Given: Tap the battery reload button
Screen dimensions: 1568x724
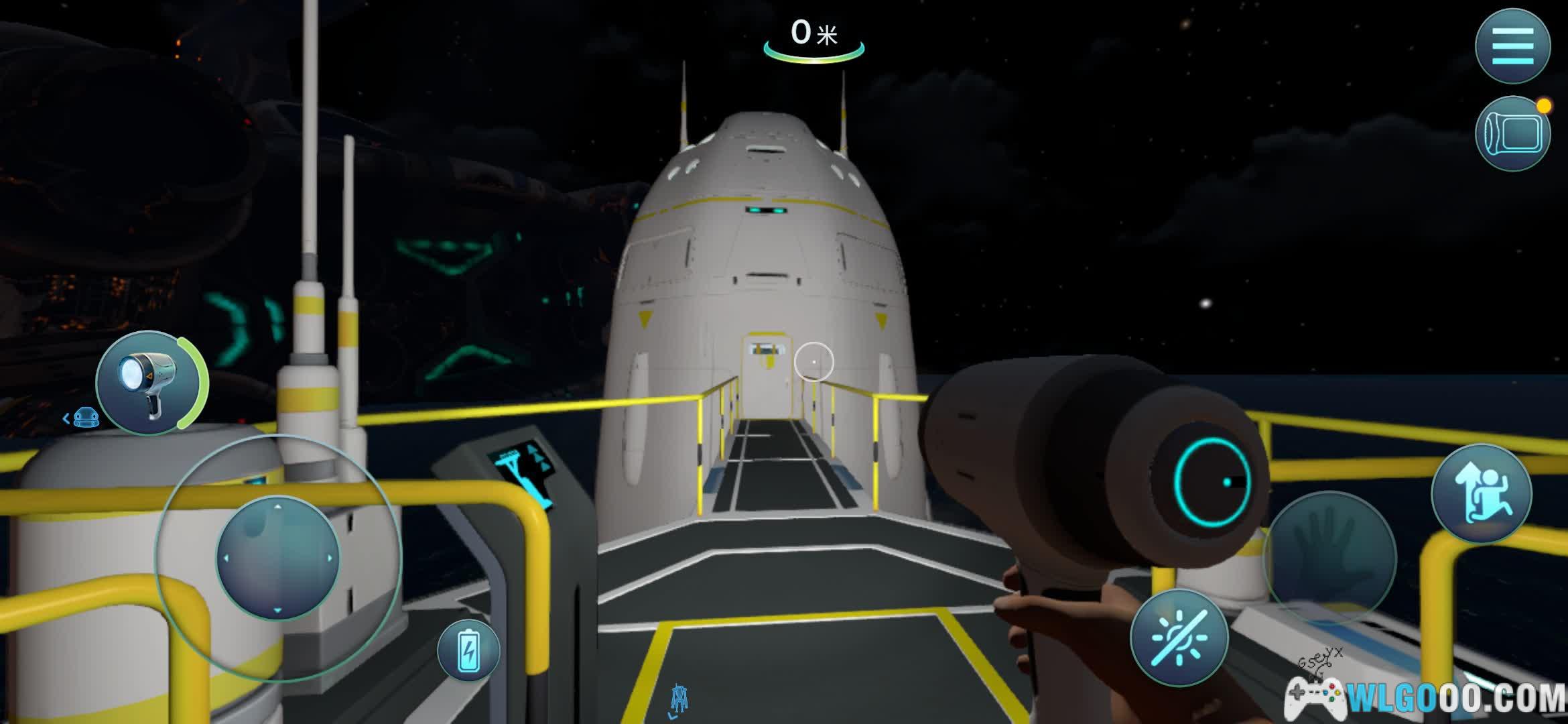Looking at the screenshot, I should (x=468, y=650).
